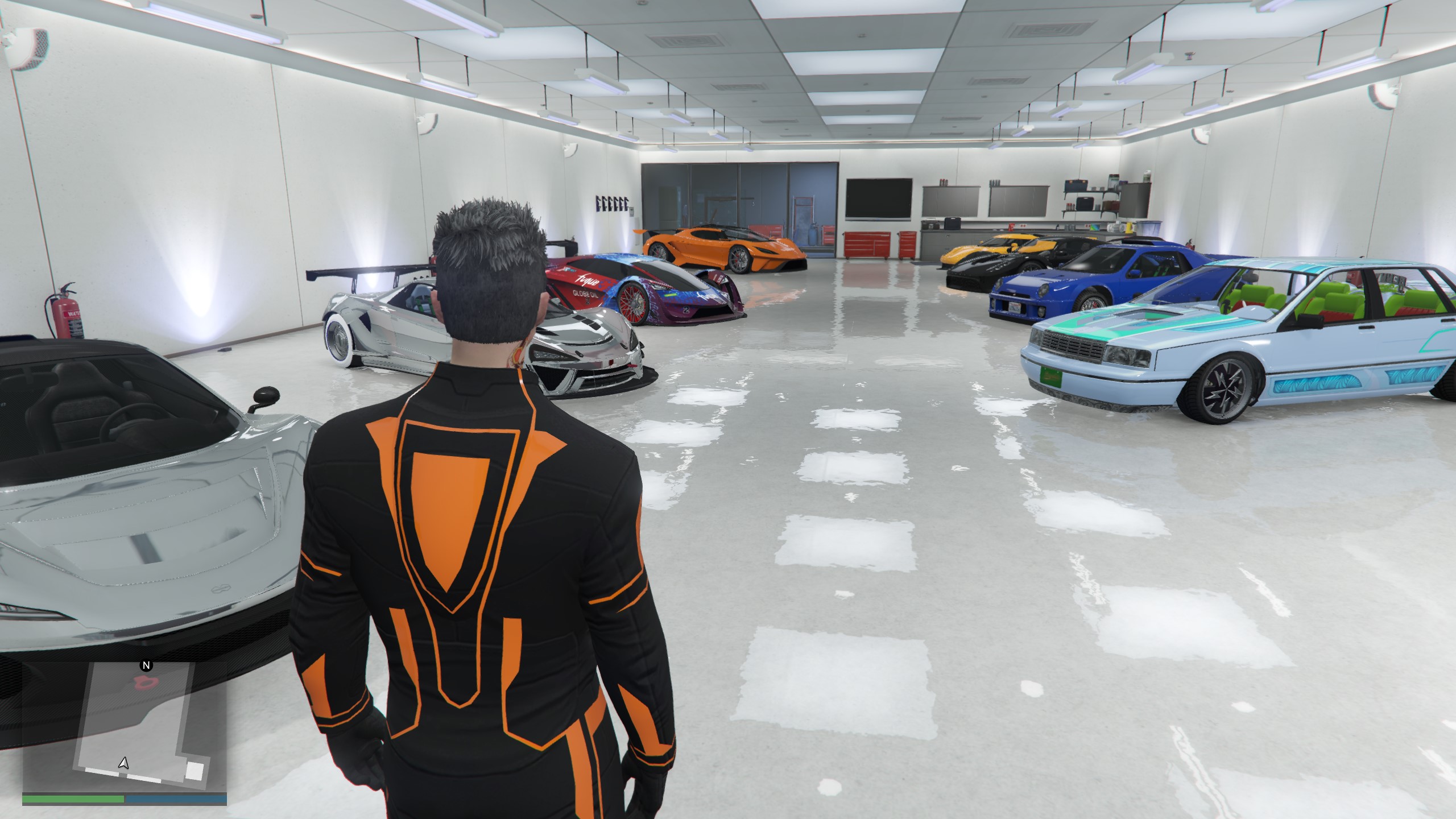The height and width of the screenshot is (819, 1456).
Task: Click the North indicator on the minimap
Action: (145, 665)
